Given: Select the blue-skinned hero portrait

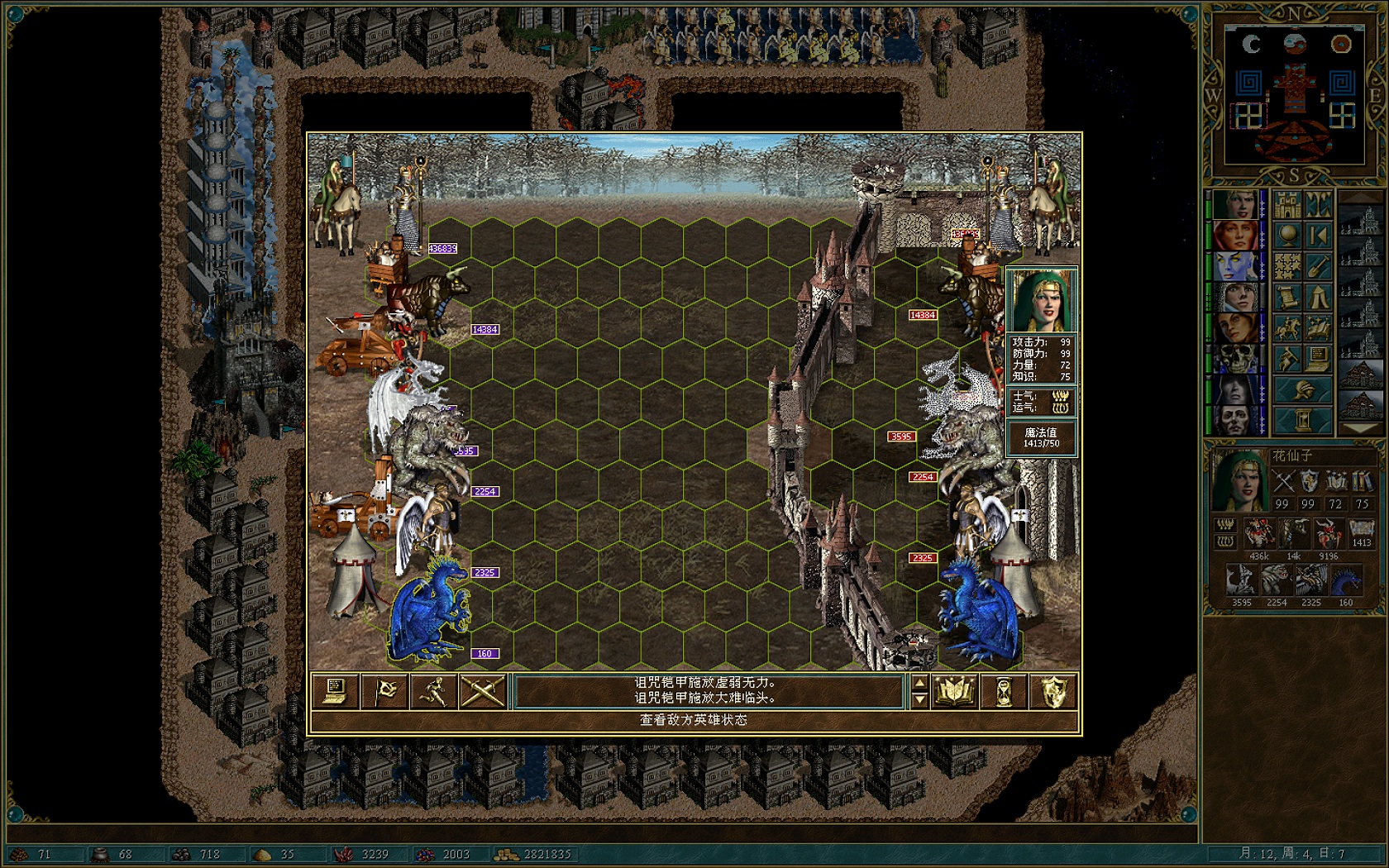Looking at the screenshot, I should tap(1237, 268).
